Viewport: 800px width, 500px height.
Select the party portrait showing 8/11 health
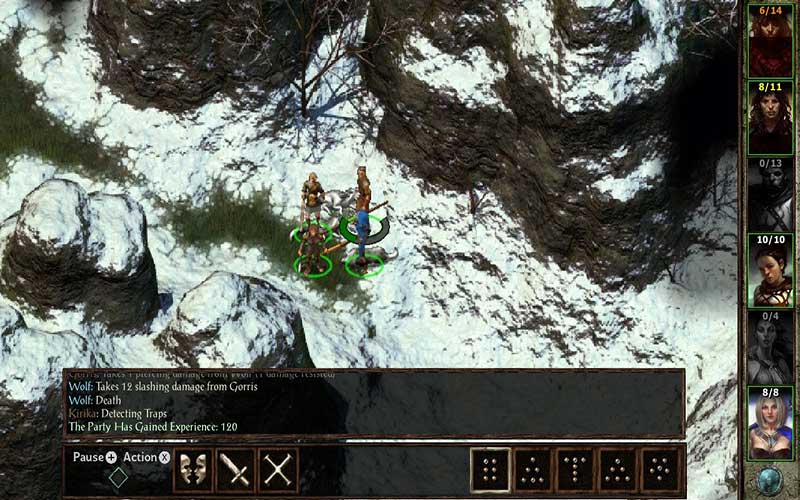(x=770, y=117)
